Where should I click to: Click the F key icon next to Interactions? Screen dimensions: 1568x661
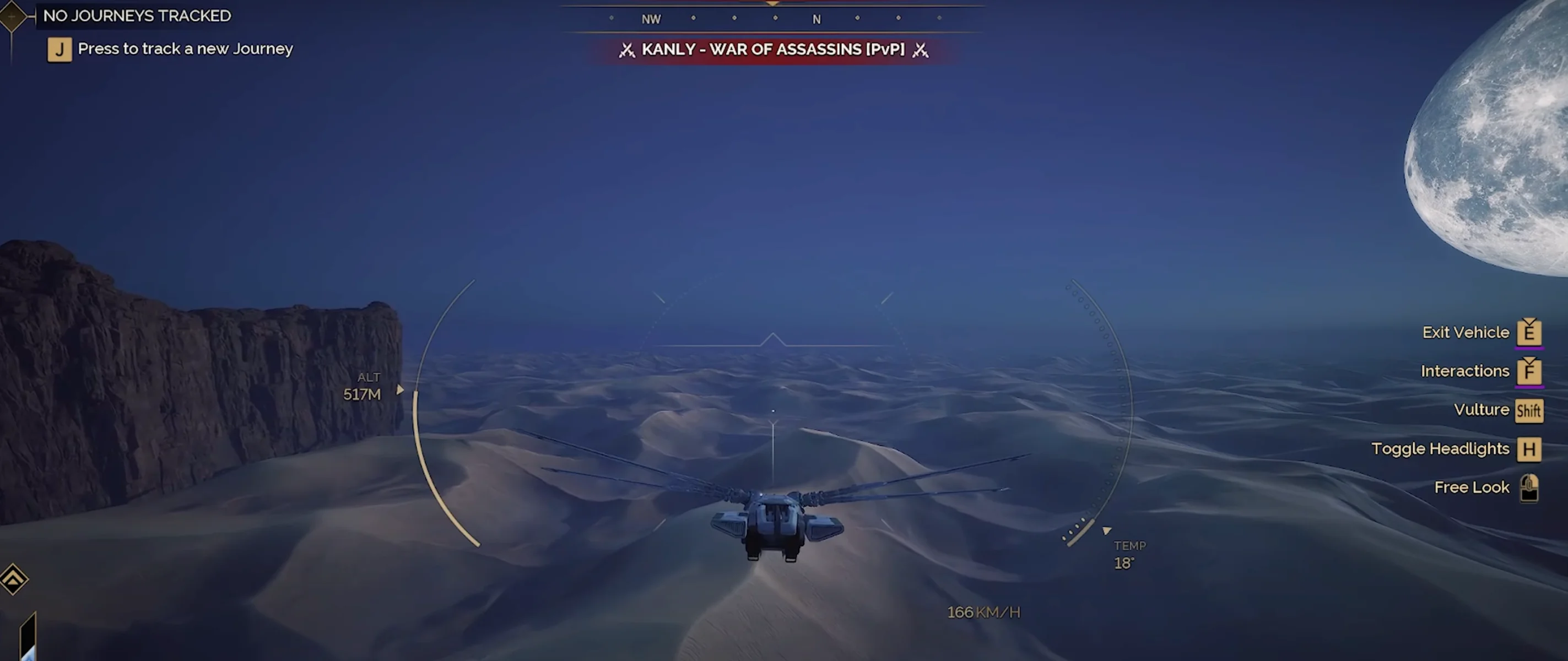[1529, 371]
